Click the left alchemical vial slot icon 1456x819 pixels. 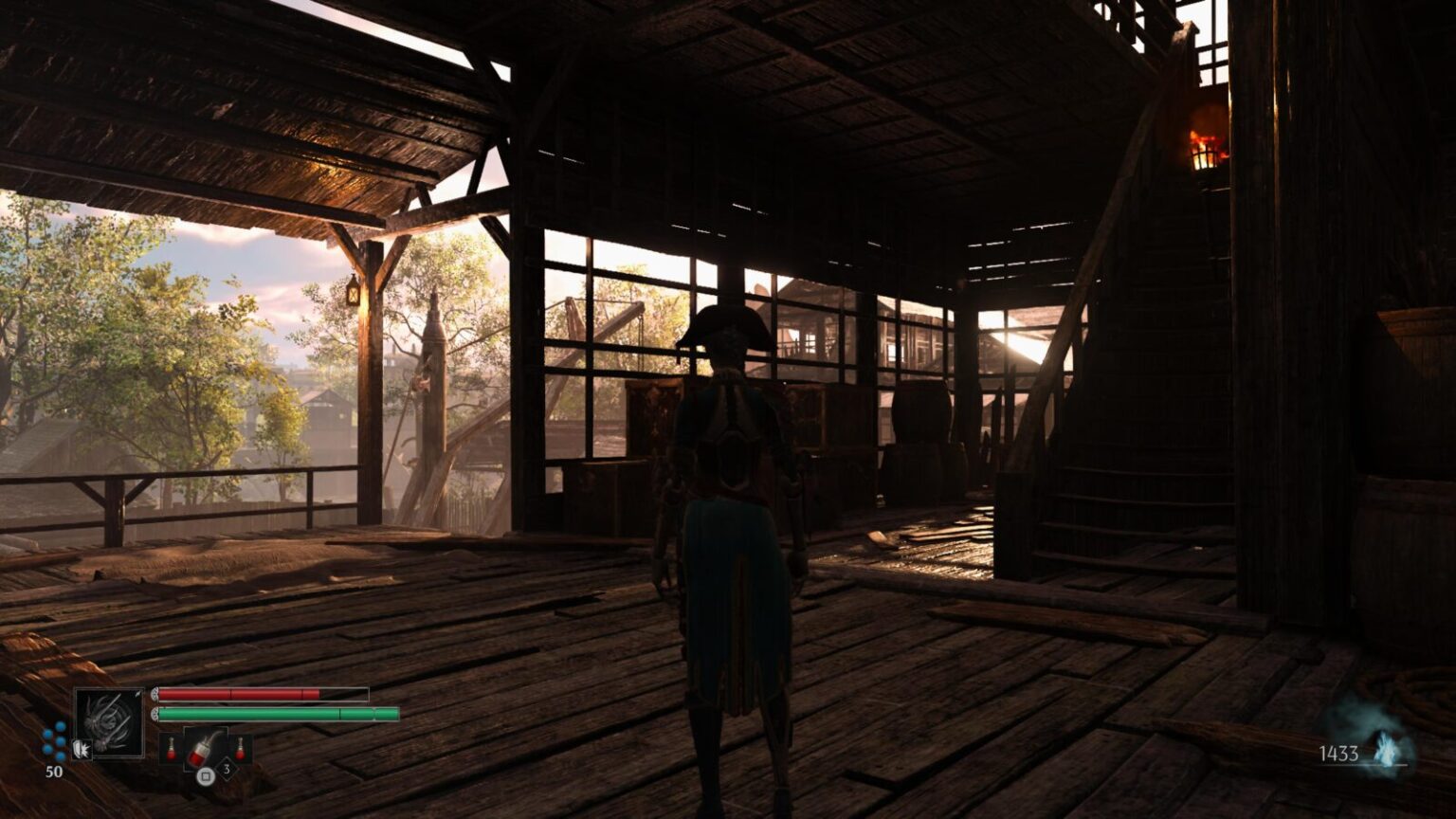point(171,748)
